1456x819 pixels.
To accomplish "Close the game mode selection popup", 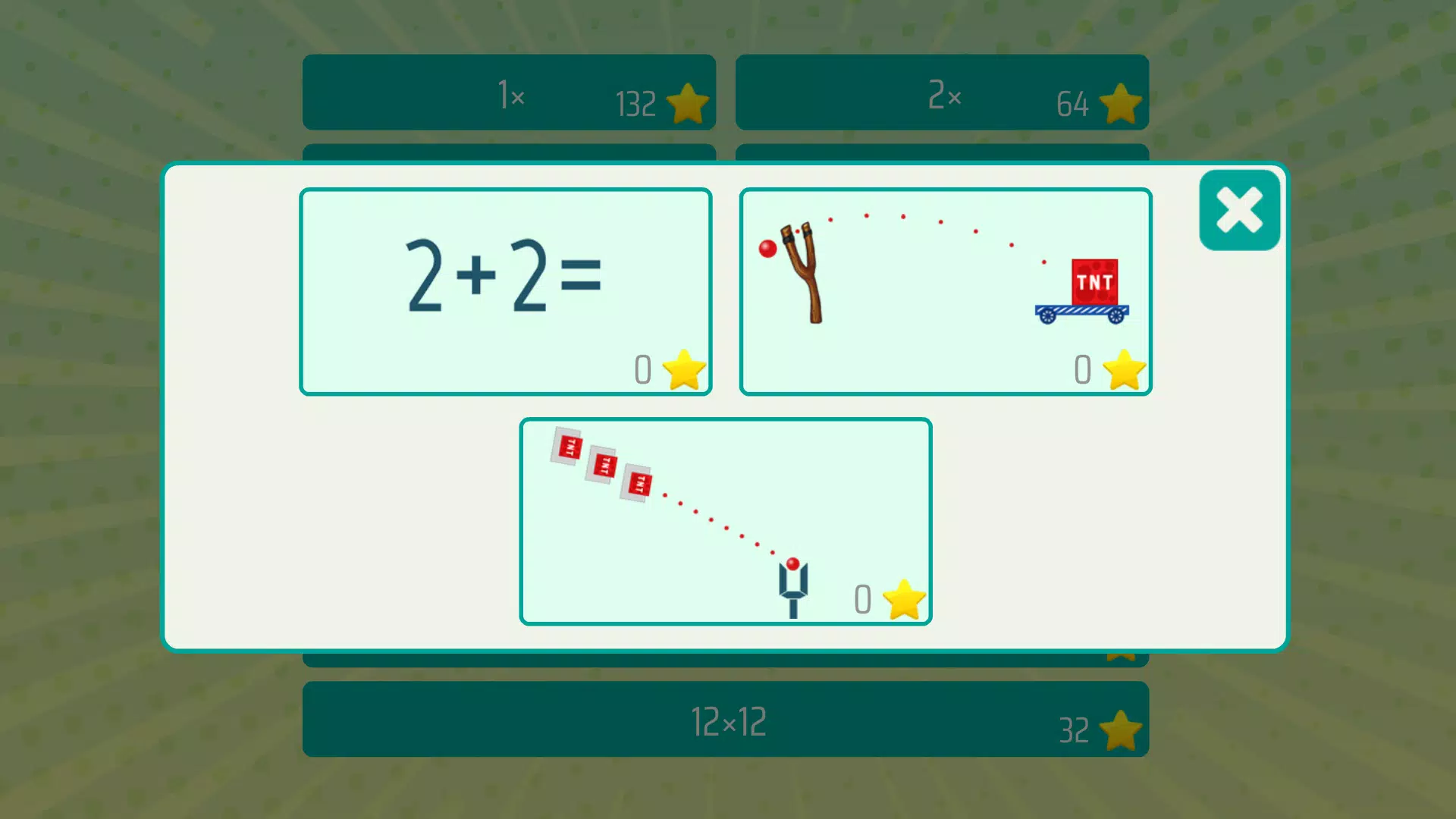I will (x=1238, y=210).
